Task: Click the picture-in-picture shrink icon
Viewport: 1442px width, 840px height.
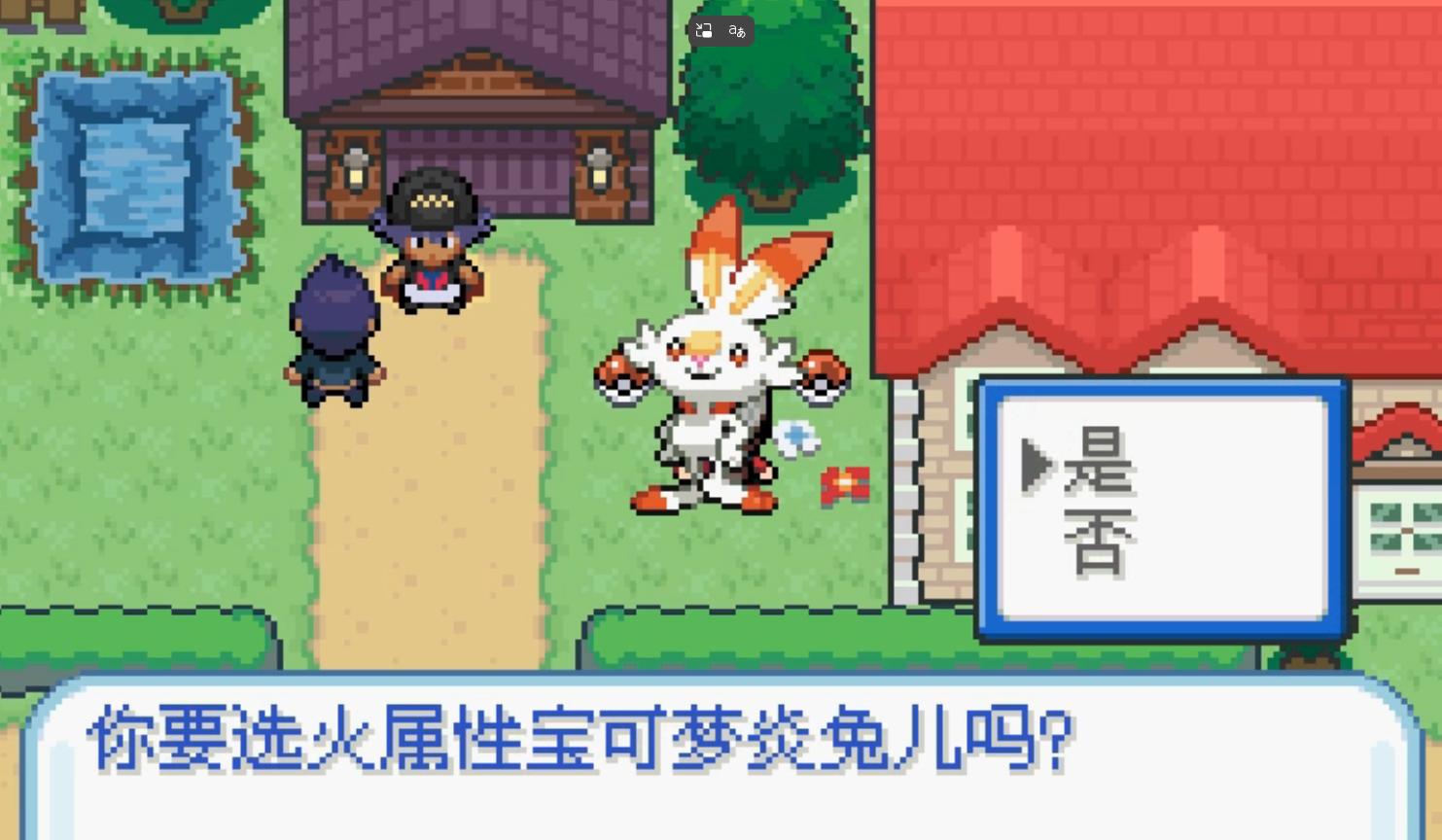Action: (703, 30)
